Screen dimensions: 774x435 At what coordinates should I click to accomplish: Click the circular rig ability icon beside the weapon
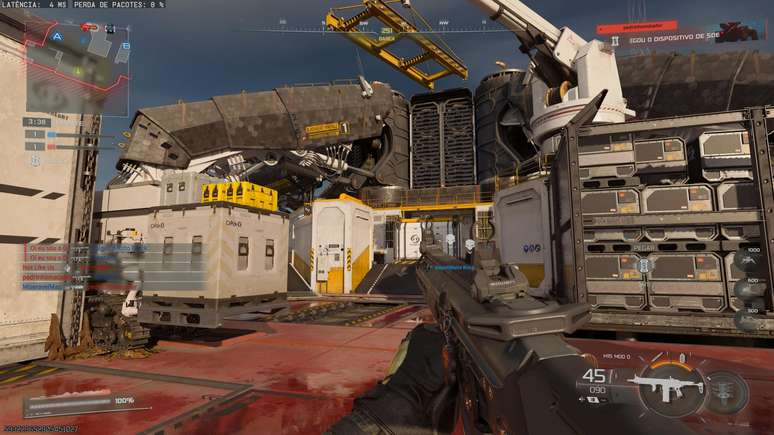click(x=727, y=391)
